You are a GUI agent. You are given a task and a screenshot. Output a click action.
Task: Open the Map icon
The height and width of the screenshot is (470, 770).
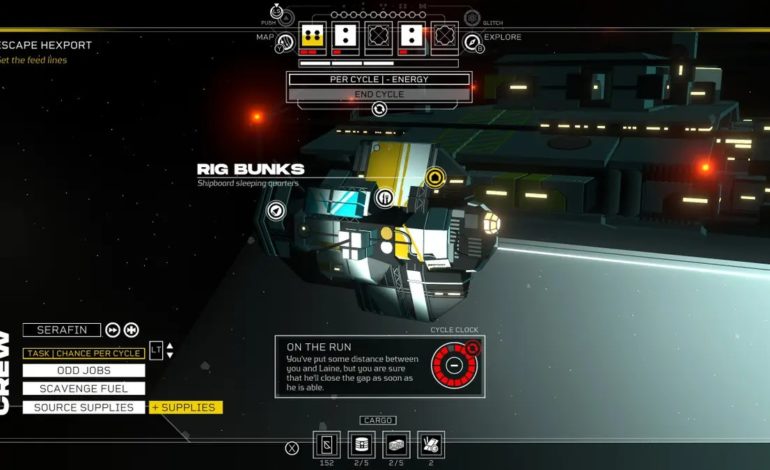(284, 40)
